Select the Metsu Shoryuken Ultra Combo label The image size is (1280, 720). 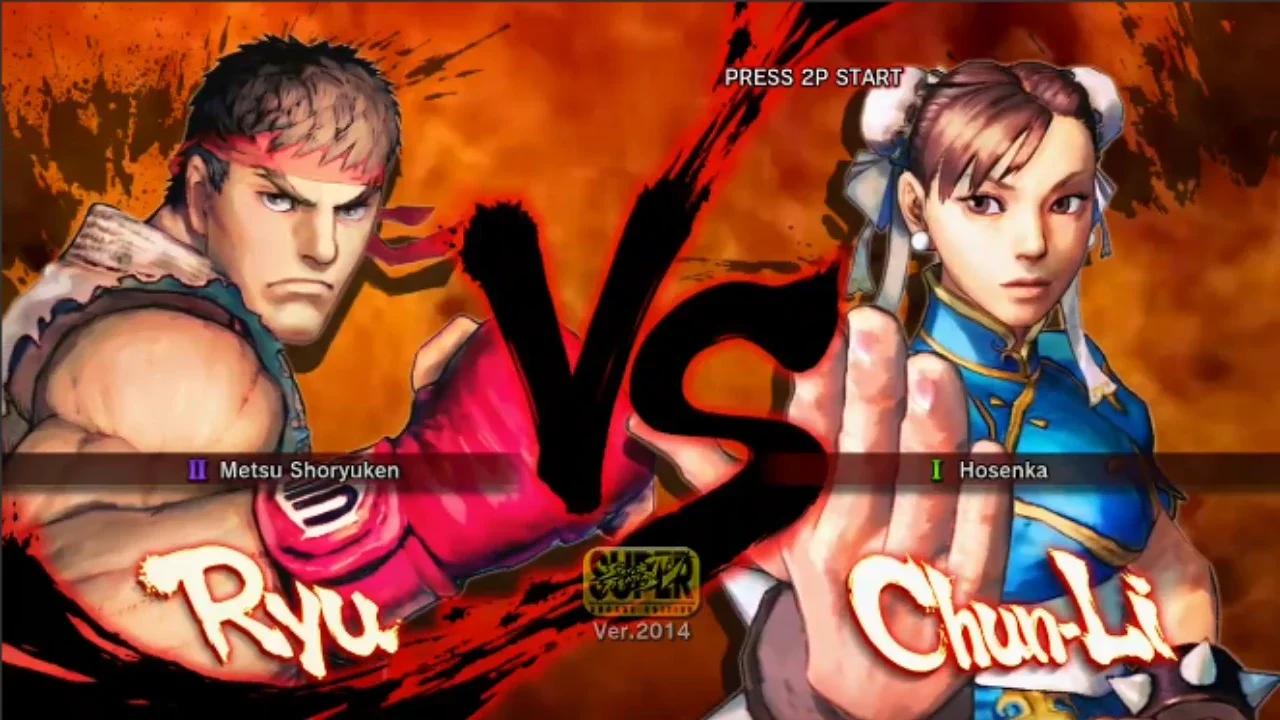point(310,470)
